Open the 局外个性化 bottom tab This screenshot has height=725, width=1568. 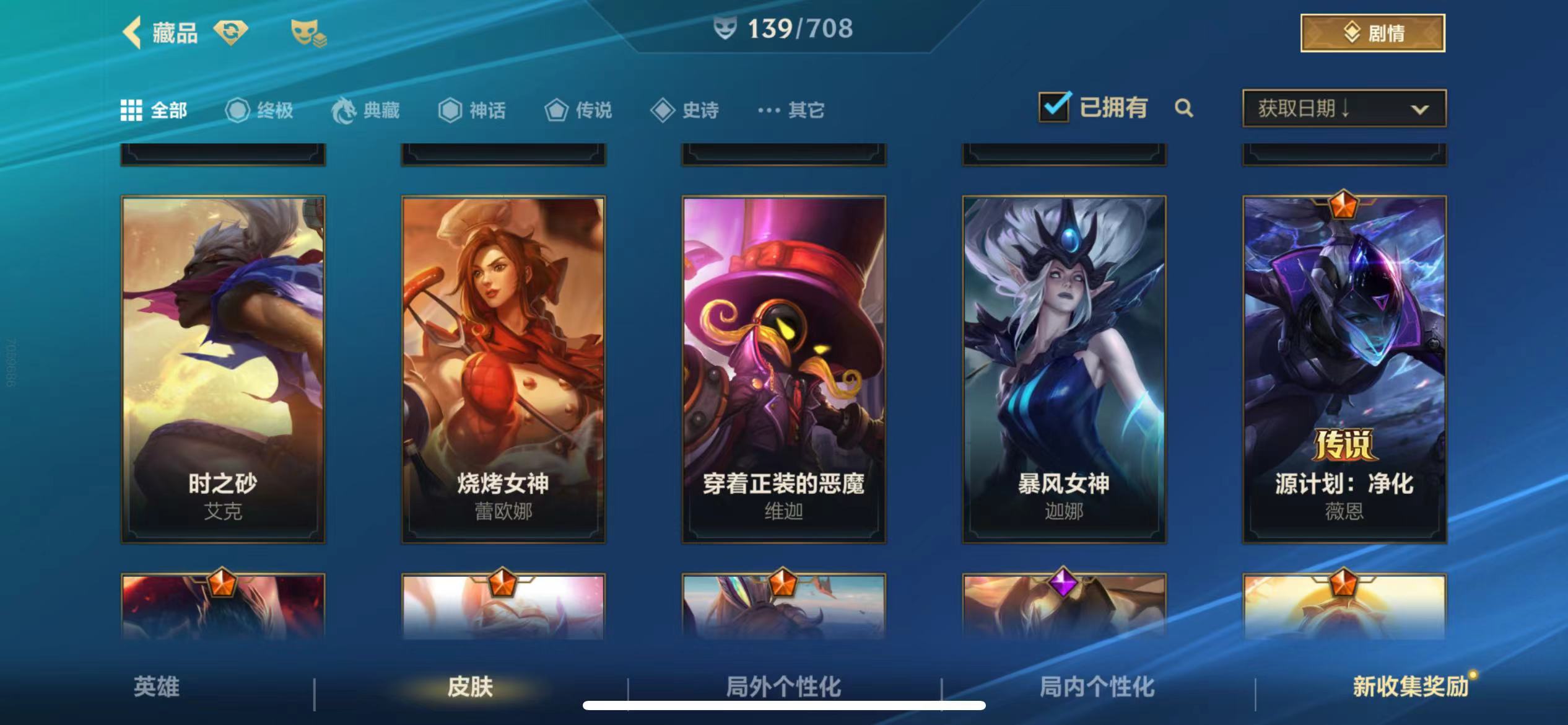click(x=783, y=687)
